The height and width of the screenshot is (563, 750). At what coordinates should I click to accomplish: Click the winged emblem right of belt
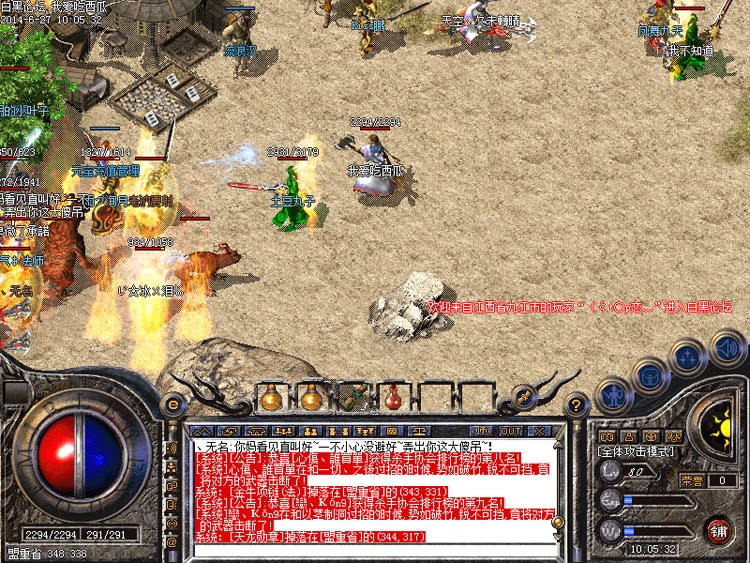tap(523, 397)
